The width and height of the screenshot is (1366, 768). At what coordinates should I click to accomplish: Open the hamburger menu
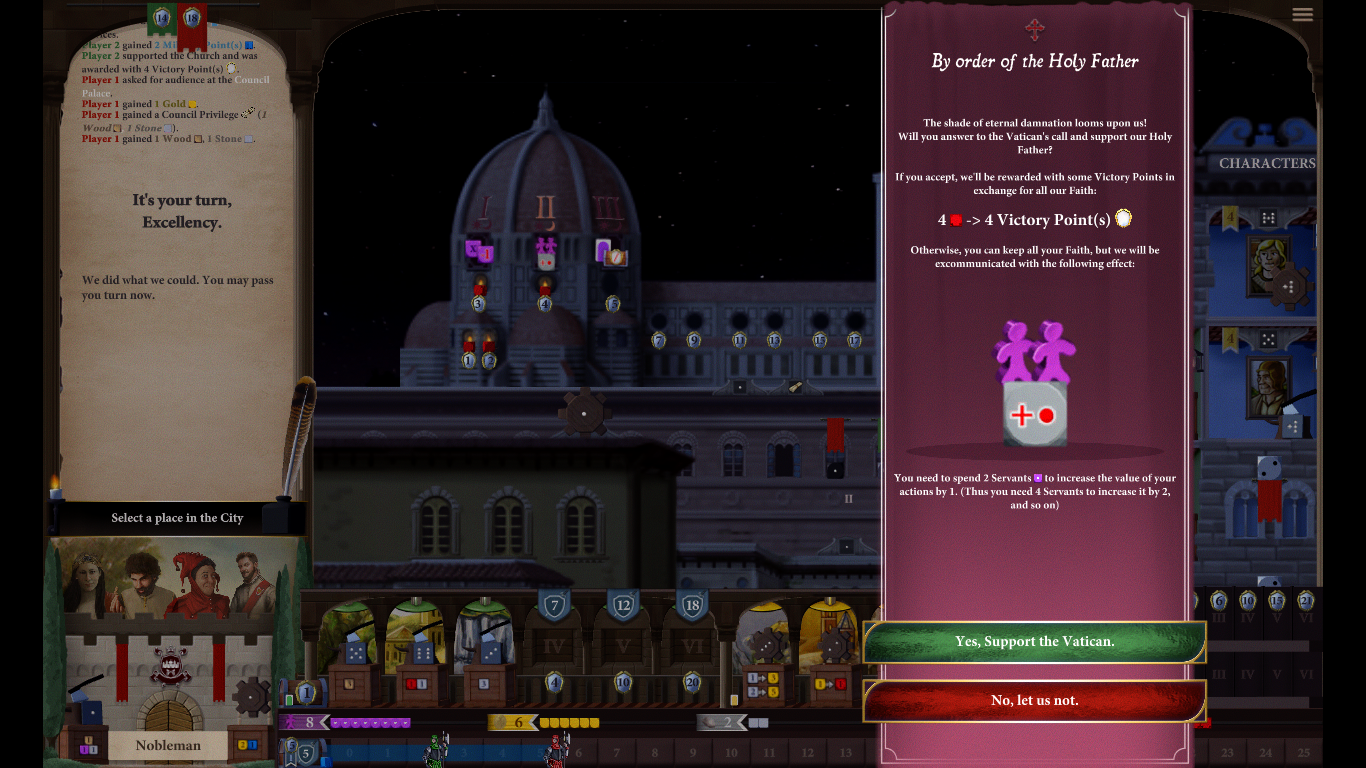pos(1302,14)
